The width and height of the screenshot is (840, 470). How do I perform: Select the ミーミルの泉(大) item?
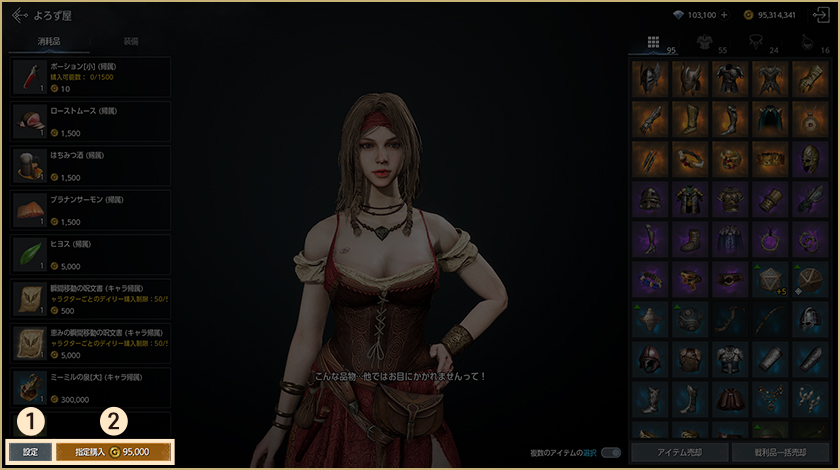click(x=90, y=387)
